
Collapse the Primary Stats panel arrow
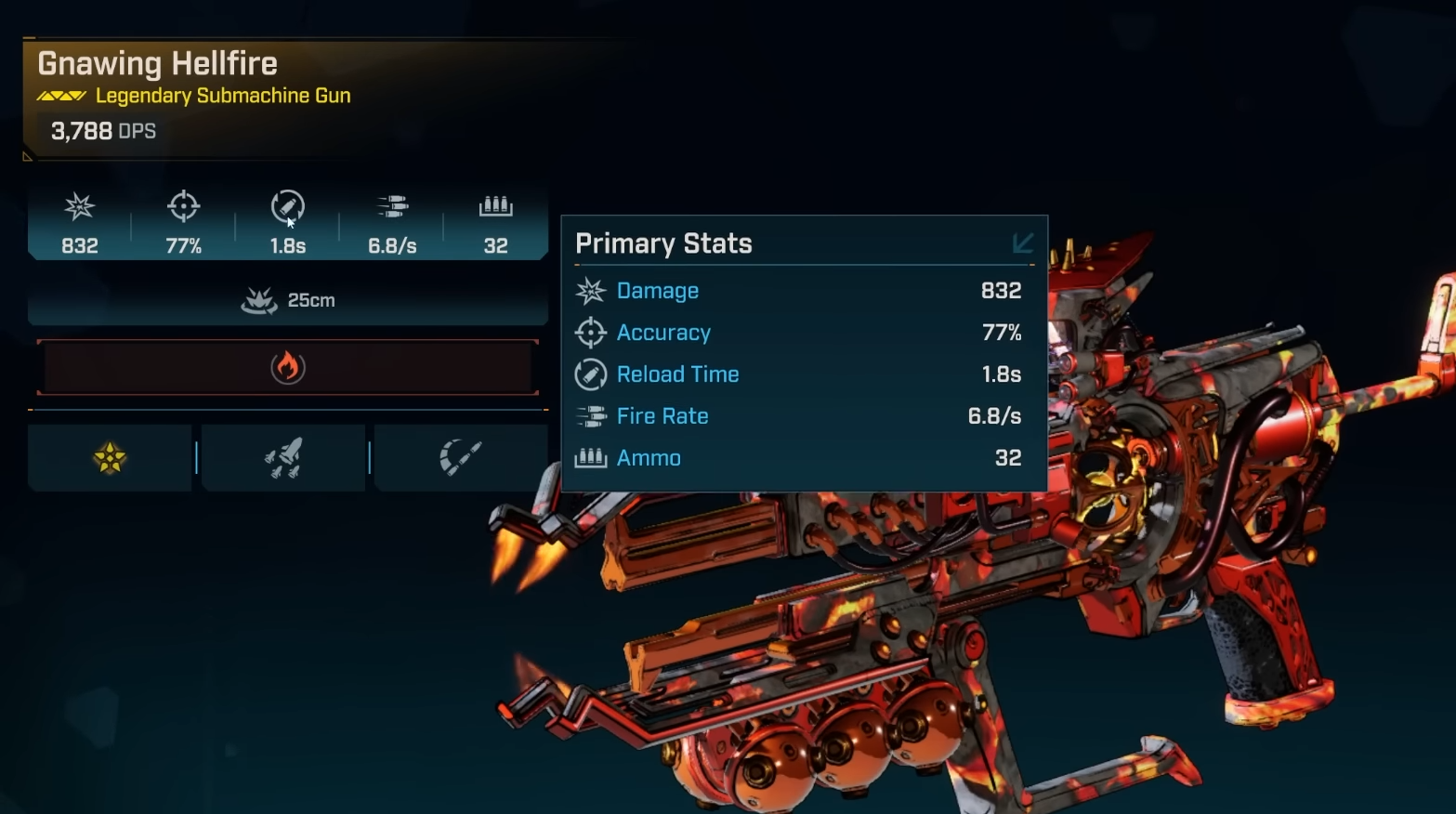(x=1022, y=243)
